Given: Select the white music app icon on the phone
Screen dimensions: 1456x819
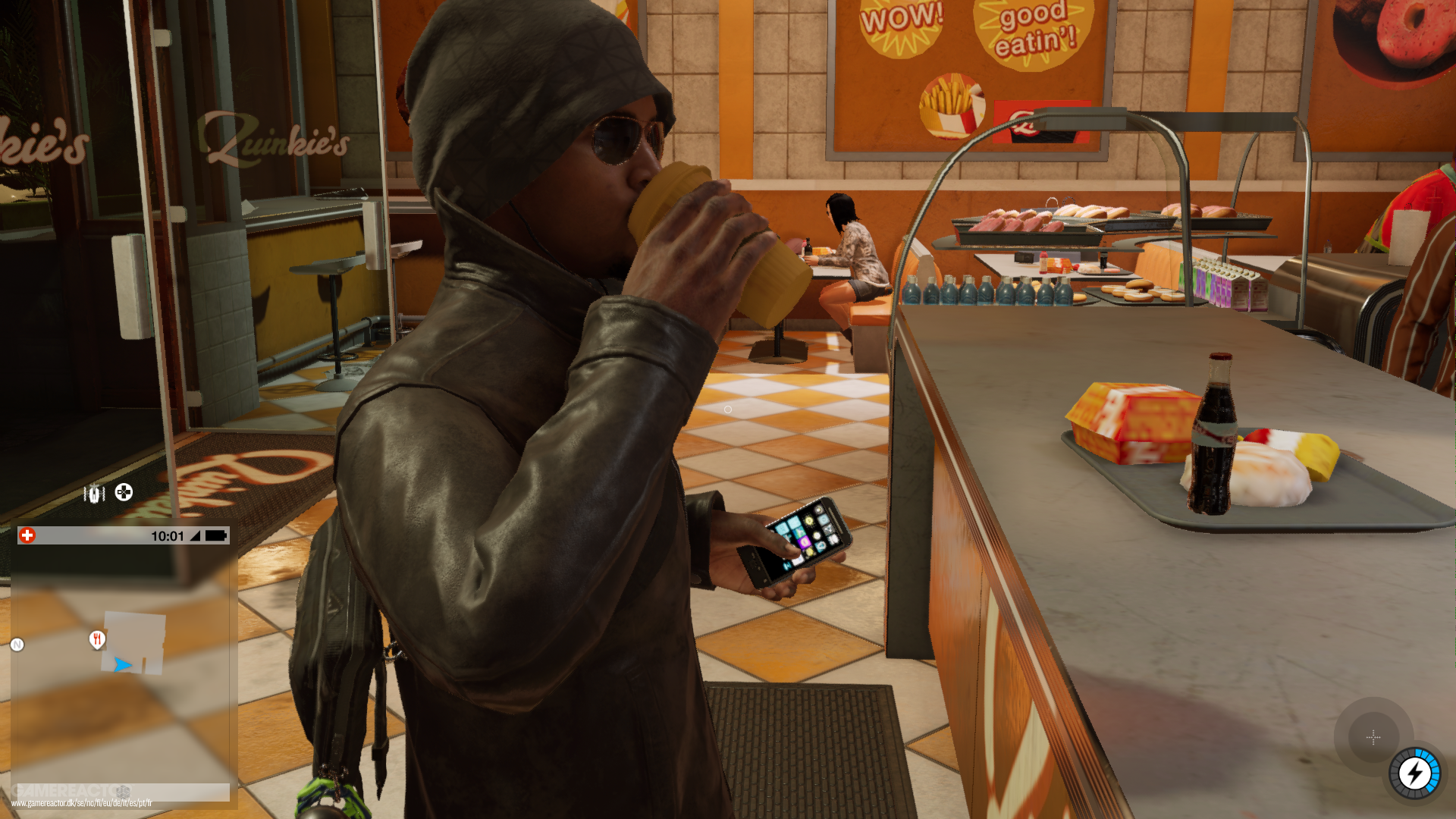Looking at the screenshot, I should tap(833, 539).
